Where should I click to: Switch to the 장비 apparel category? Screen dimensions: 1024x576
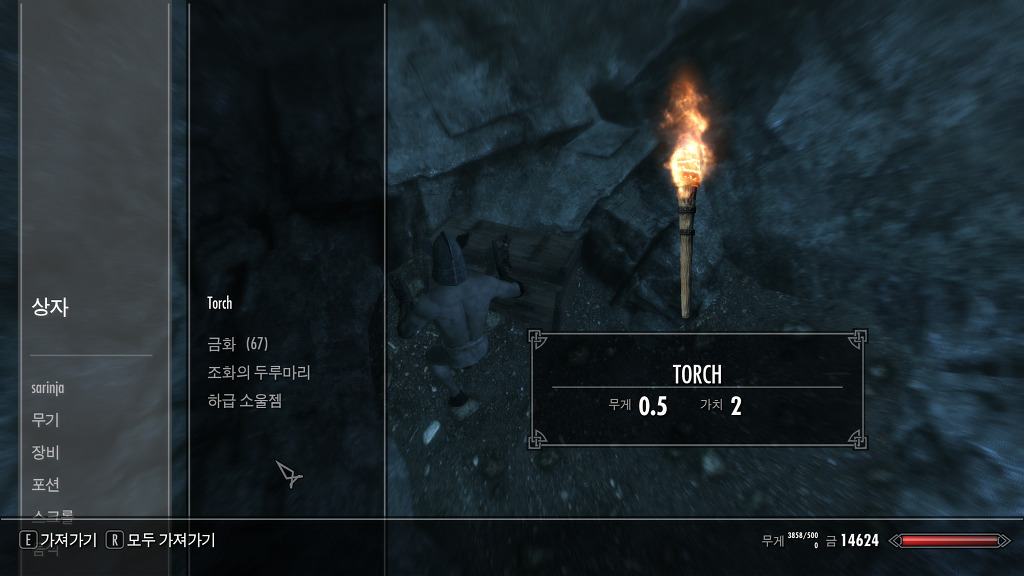(x=46, y=452)
